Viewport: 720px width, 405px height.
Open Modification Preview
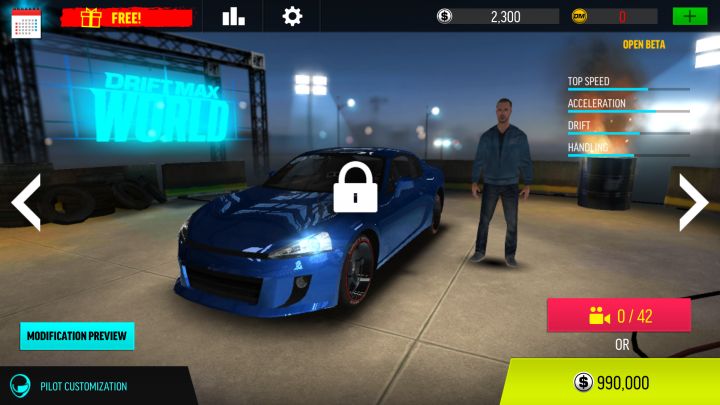77,336
